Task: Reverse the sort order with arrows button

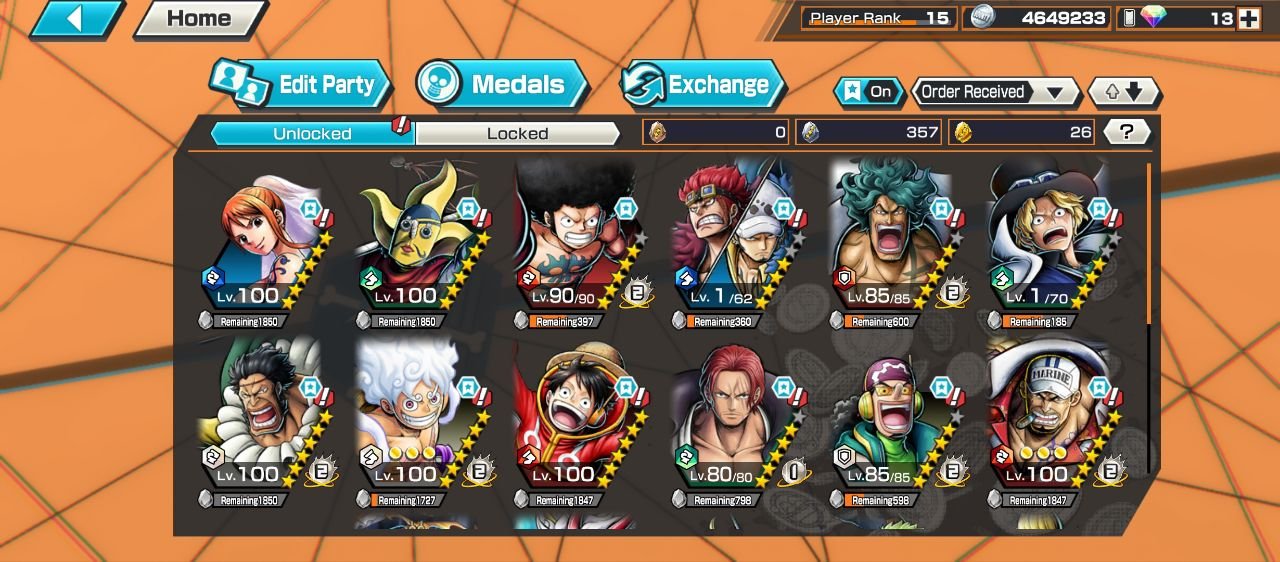Action: coord(1123,92)
